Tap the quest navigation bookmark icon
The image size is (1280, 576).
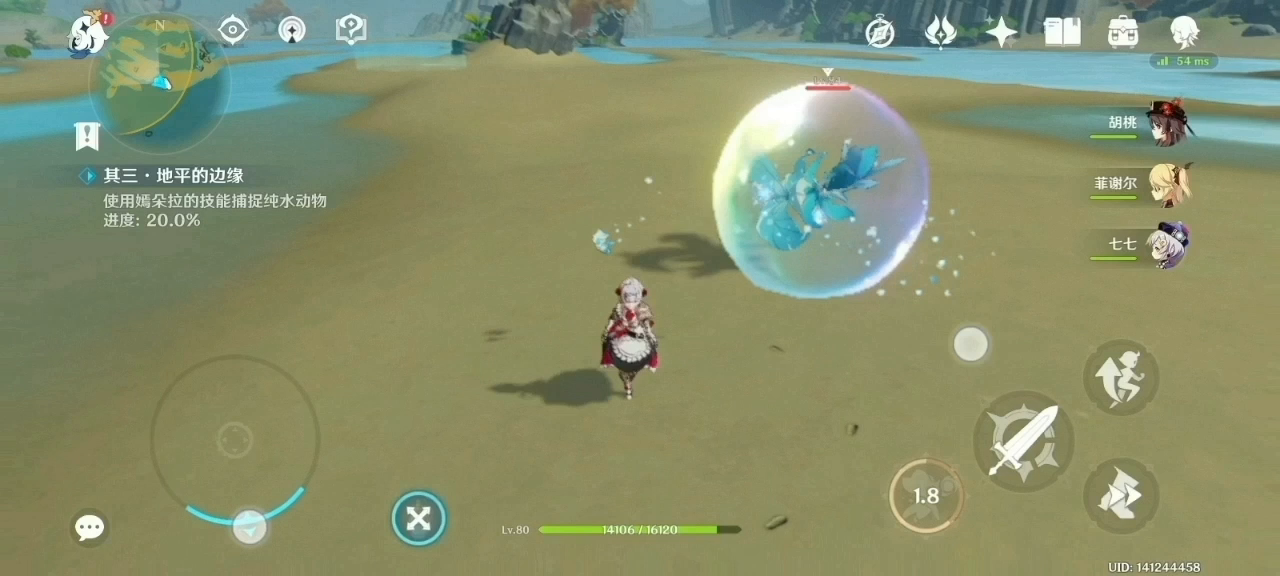[x=86, y=136]
